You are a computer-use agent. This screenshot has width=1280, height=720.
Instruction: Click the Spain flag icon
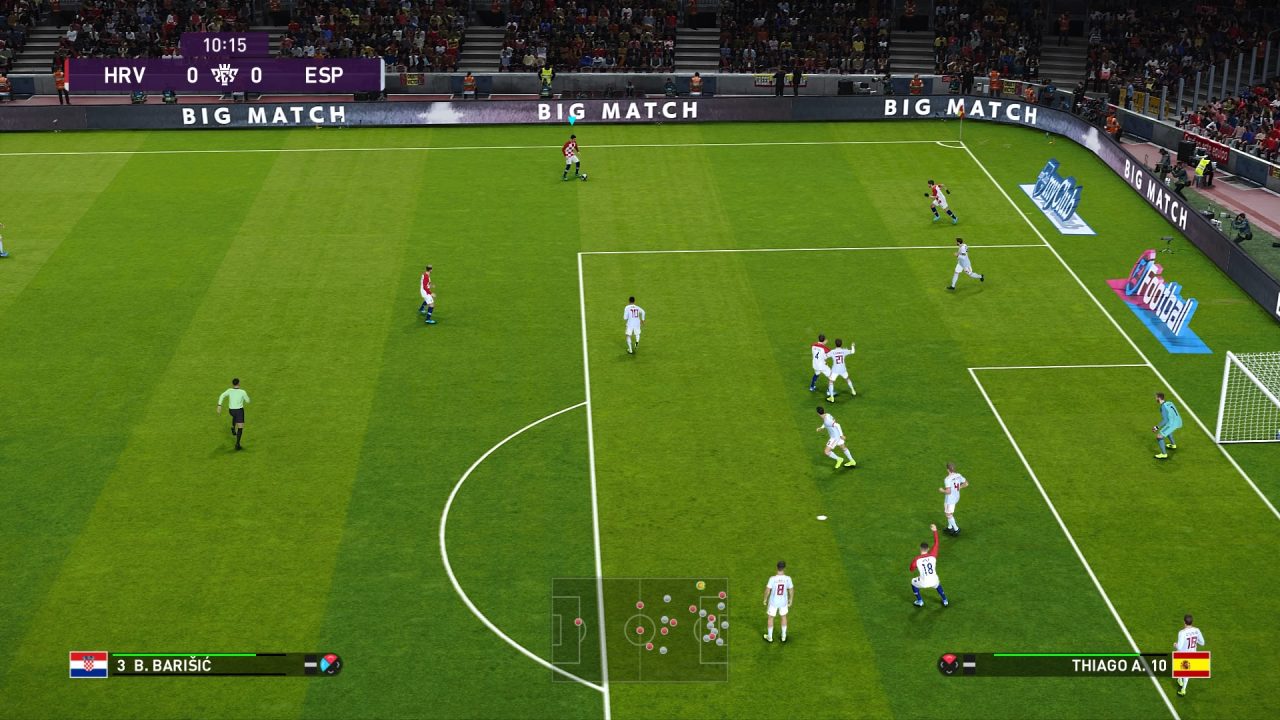click(1191, 665)
